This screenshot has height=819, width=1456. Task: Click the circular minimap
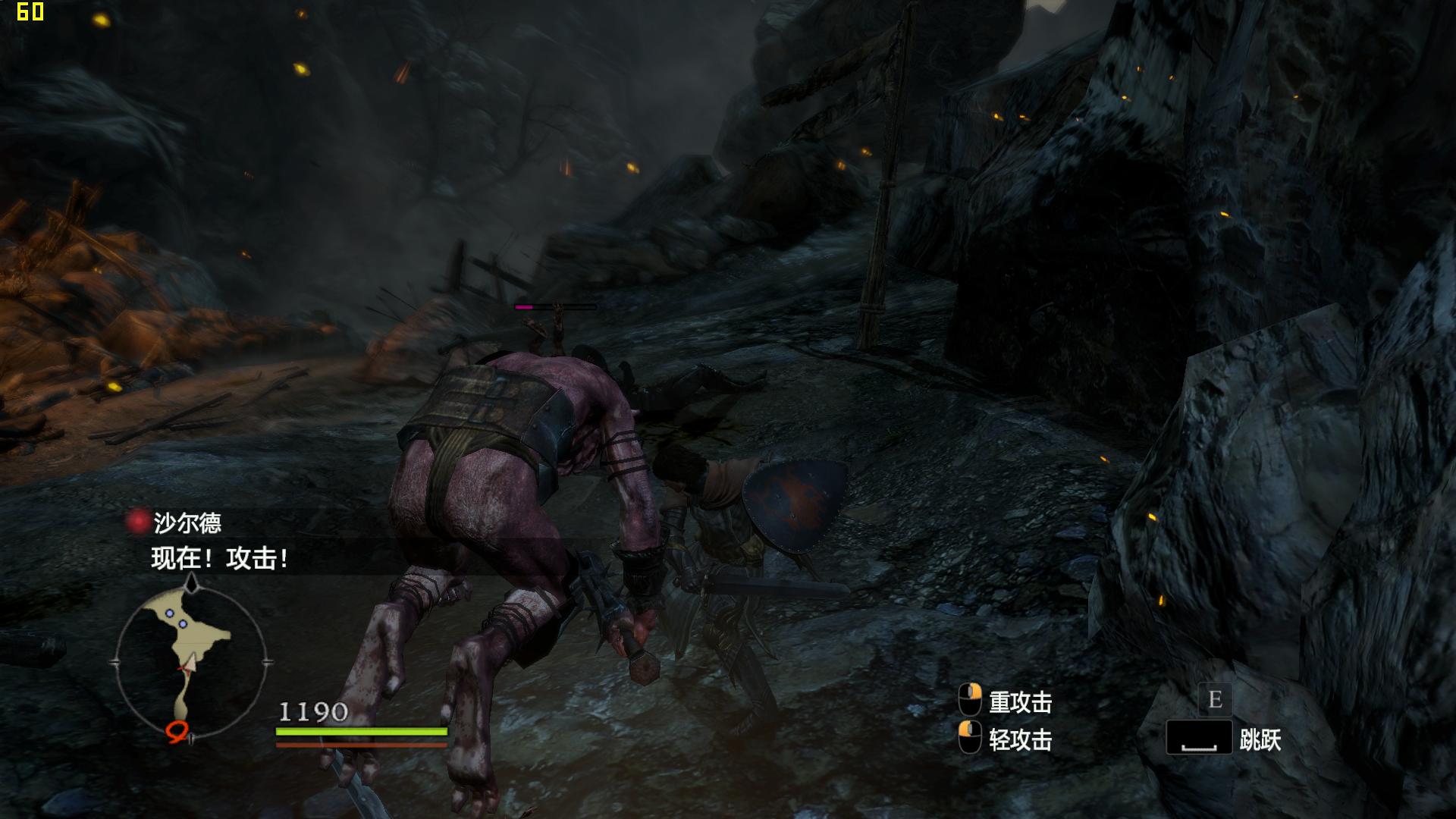click(191, 661)
